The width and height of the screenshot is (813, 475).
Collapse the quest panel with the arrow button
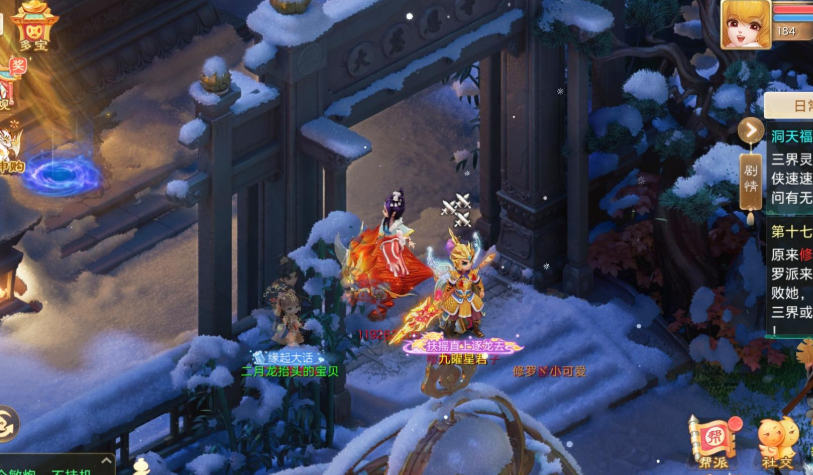click(751, 130)
